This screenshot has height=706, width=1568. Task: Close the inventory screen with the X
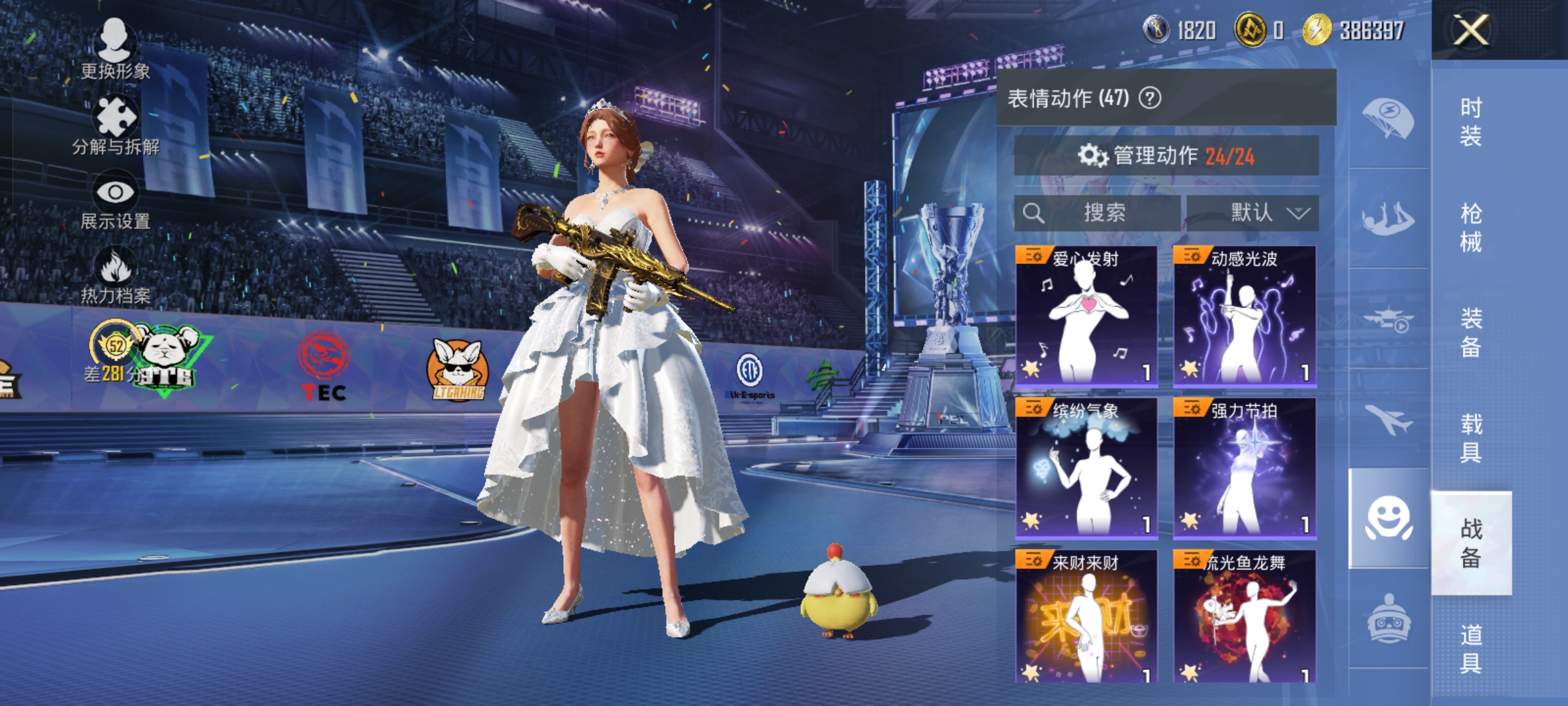(x=1471, y=30)
